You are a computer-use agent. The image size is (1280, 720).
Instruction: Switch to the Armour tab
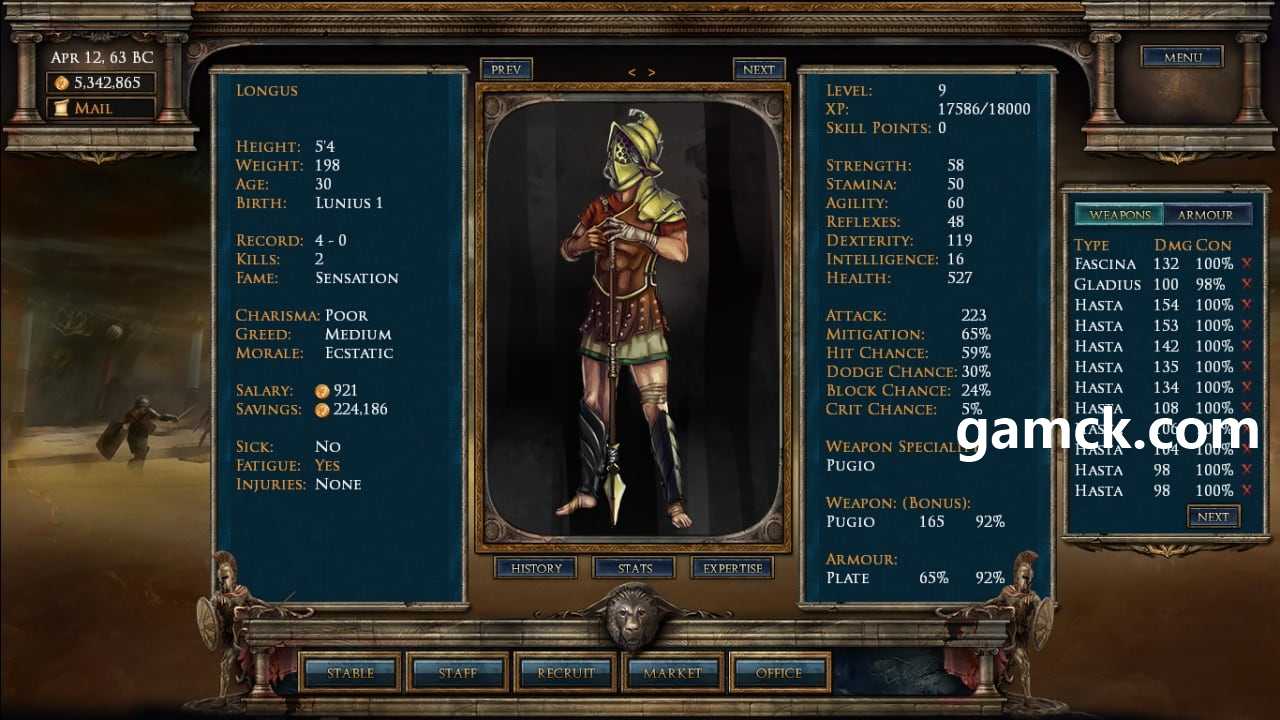click(x=1205, y=215)
